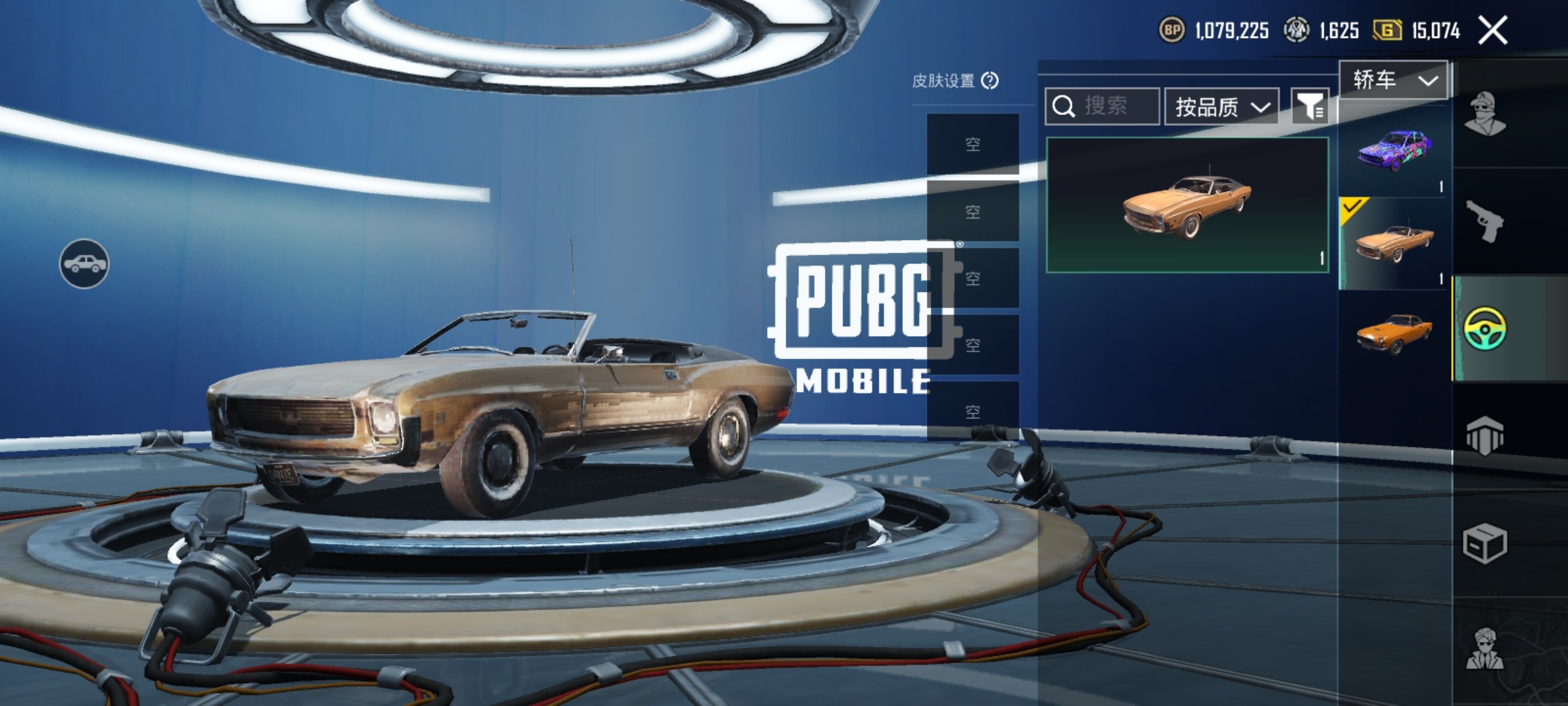Open the 按品质 sort dropdown
Viewport: 1568px width, 706px height.
[x=1221, y=107]
